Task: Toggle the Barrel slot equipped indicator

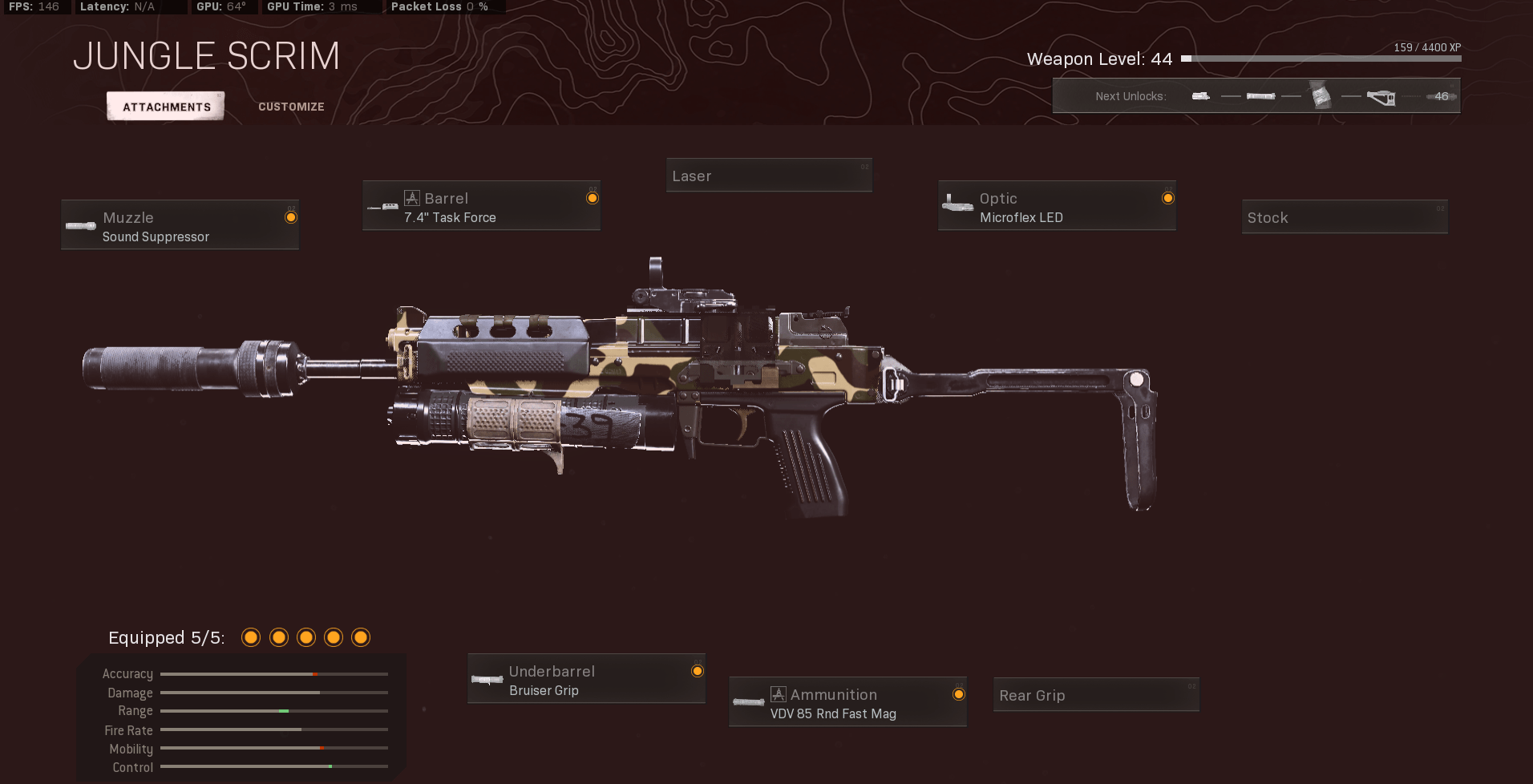Action: [593, 197]
